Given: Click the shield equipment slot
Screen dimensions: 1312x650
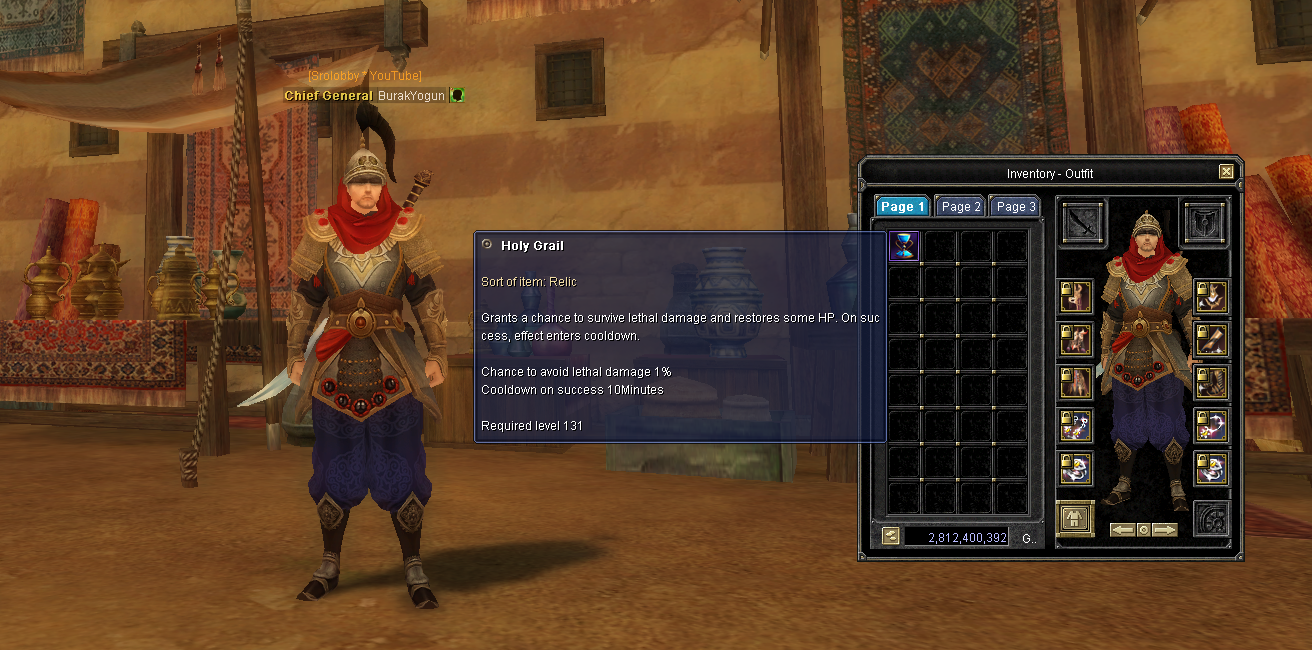Looking at the screenshot, I should click(x=1205, y=222).
